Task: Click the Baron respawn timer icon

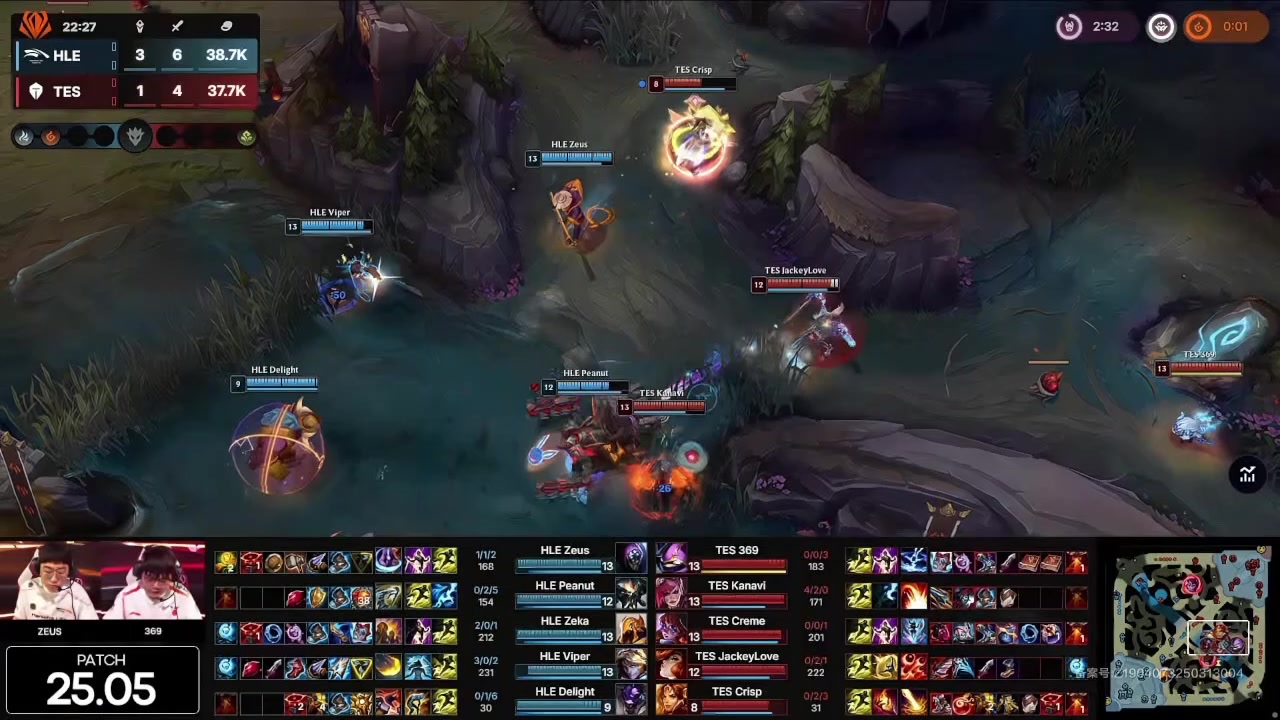Action: pos(1069,27)
